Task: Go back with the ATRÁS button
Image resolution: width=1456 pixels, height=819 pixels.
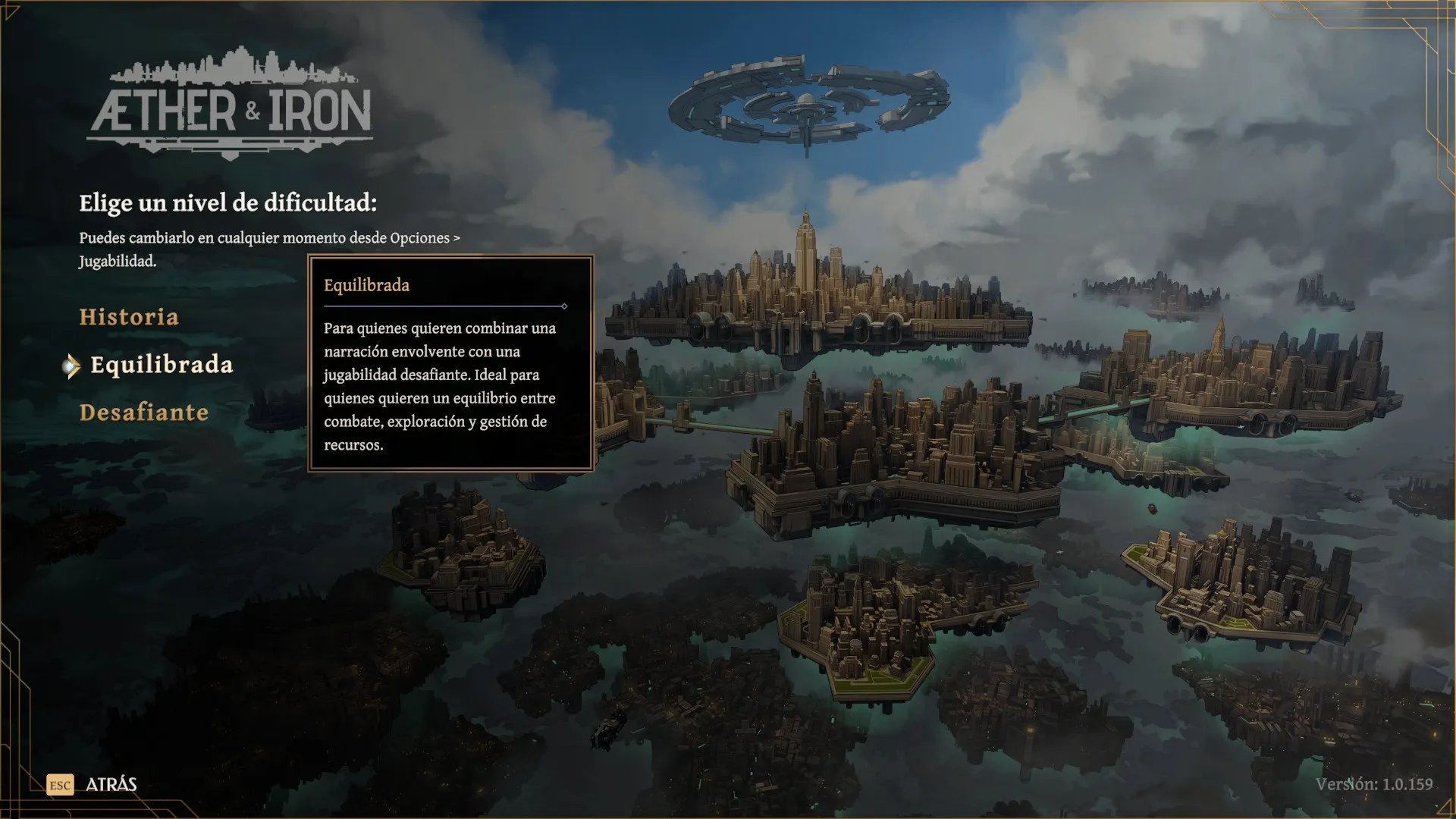Action: pos(110,784)
